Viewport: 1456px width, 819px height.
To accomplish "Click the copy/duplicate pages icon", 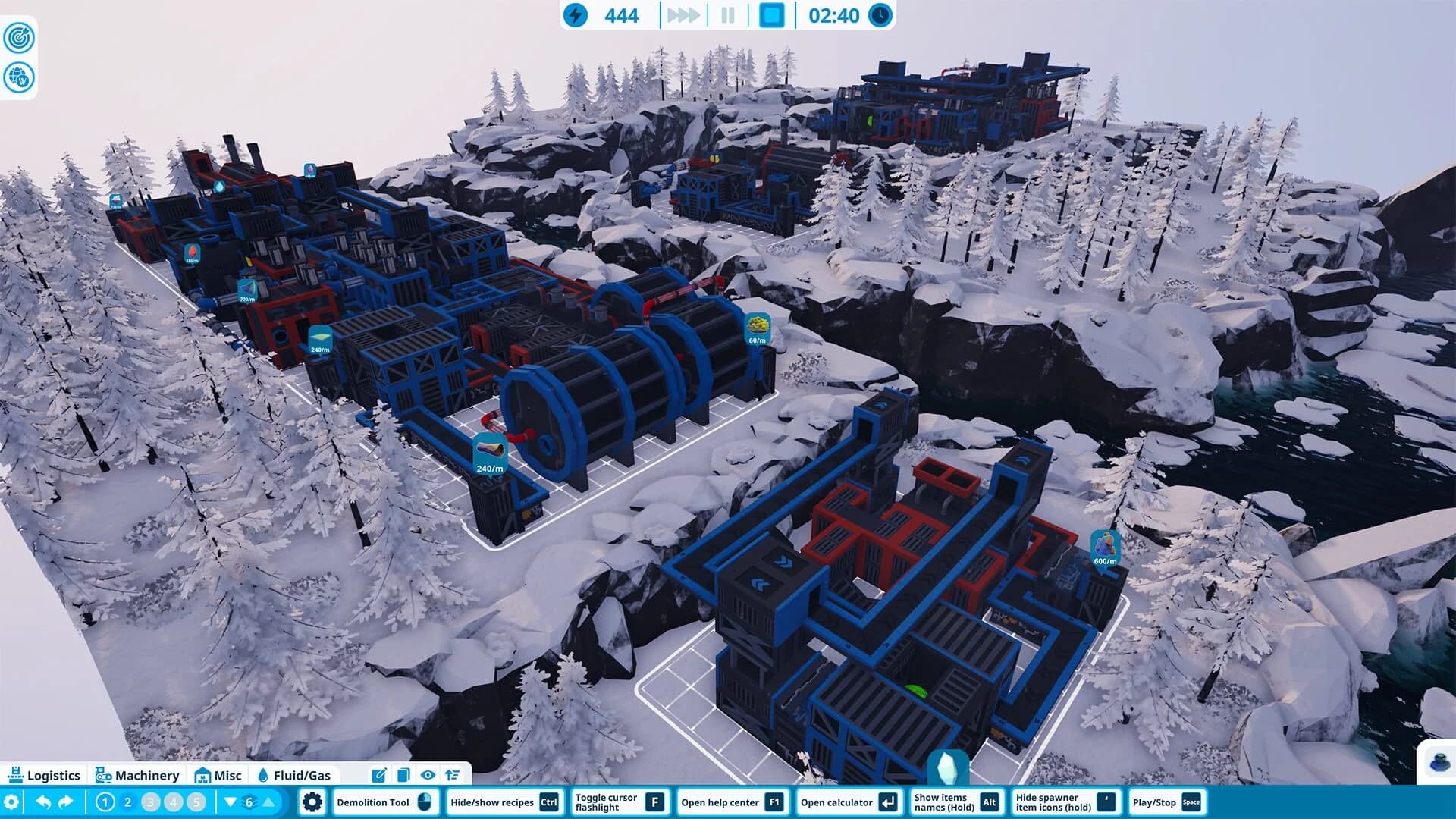I will (403, 775).
